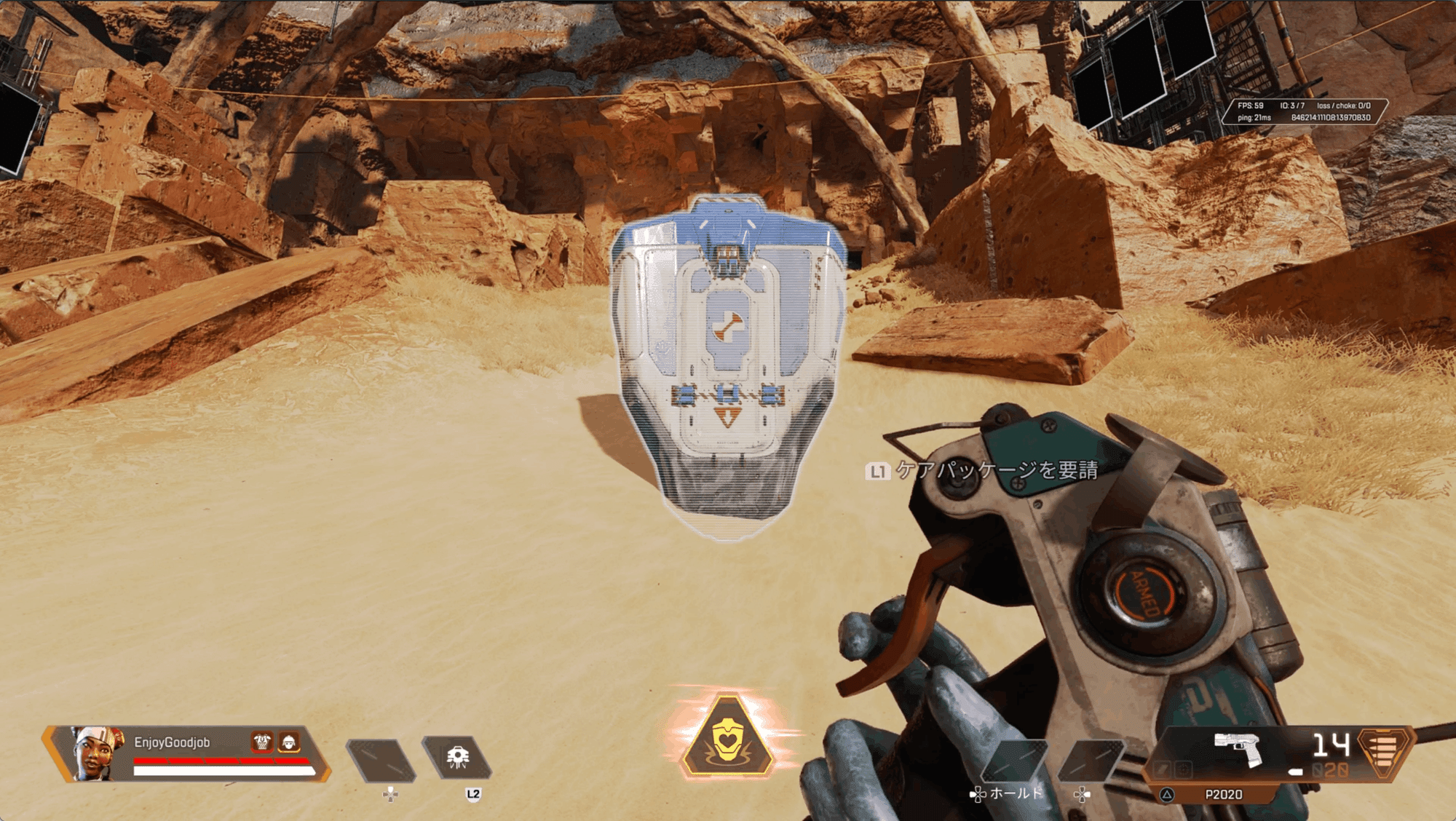Screen dimensions: 1456x821
Task: Click the player name EnjoyGoodjob
Action: (x=172, y=741)
